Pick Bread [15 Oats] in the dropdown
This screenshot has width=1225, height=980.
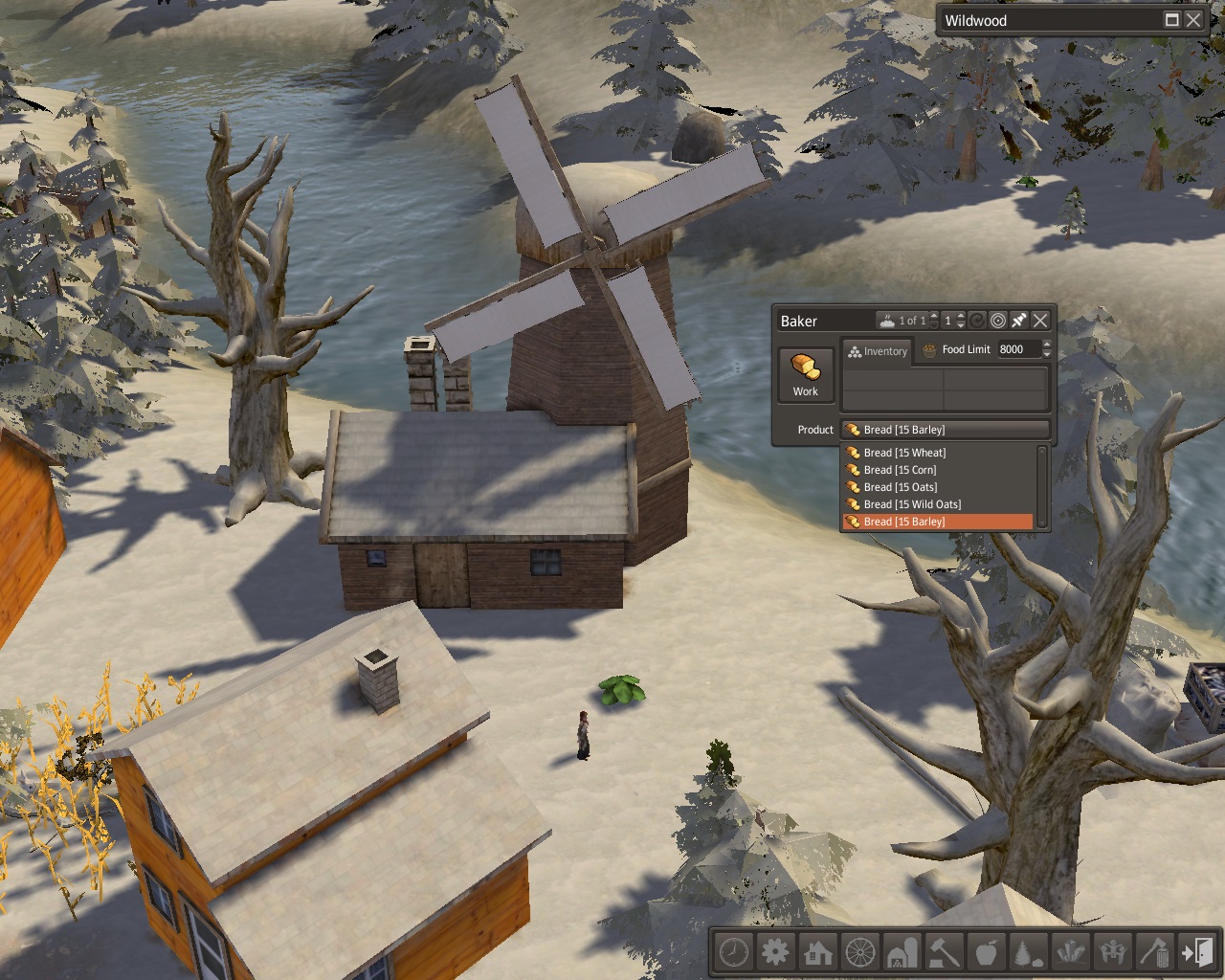[x=900, y=487]
